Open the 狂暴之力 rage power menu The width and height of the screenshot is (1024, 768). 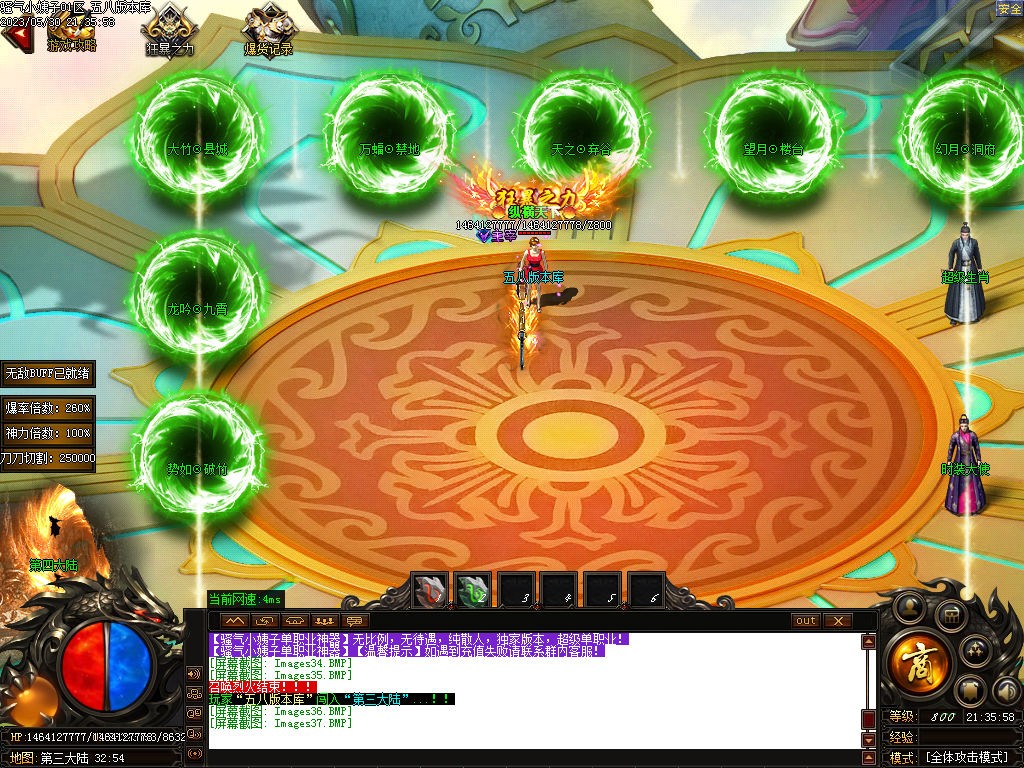pyautogui.click(x=170, y=30)
